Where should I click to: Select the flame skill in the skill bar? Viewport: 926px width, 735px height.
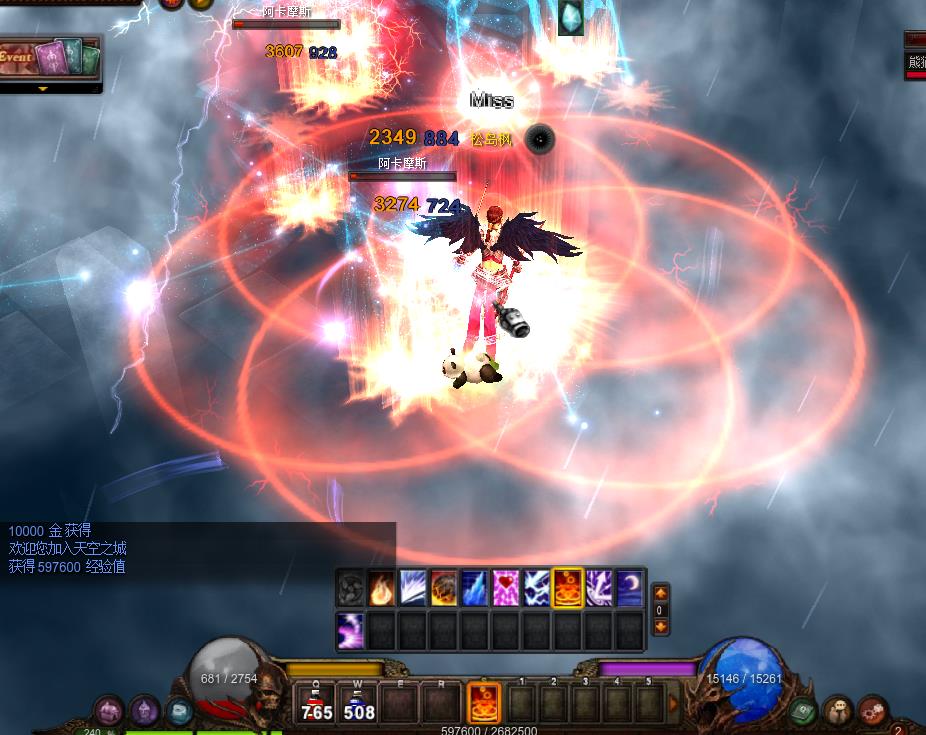[381, 587]
